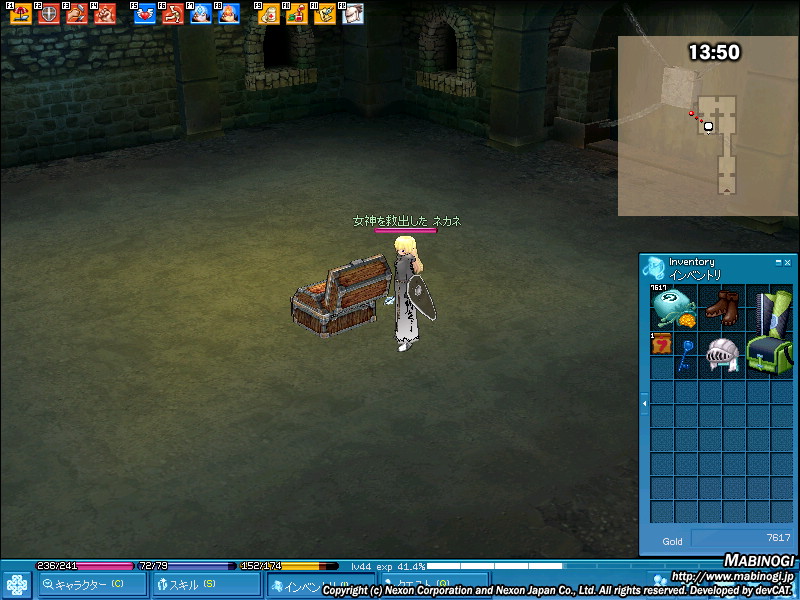Viewport: 800px width, 600px height.
Task: Expand the inventory side arrow tab
Action: pos(644,403)
